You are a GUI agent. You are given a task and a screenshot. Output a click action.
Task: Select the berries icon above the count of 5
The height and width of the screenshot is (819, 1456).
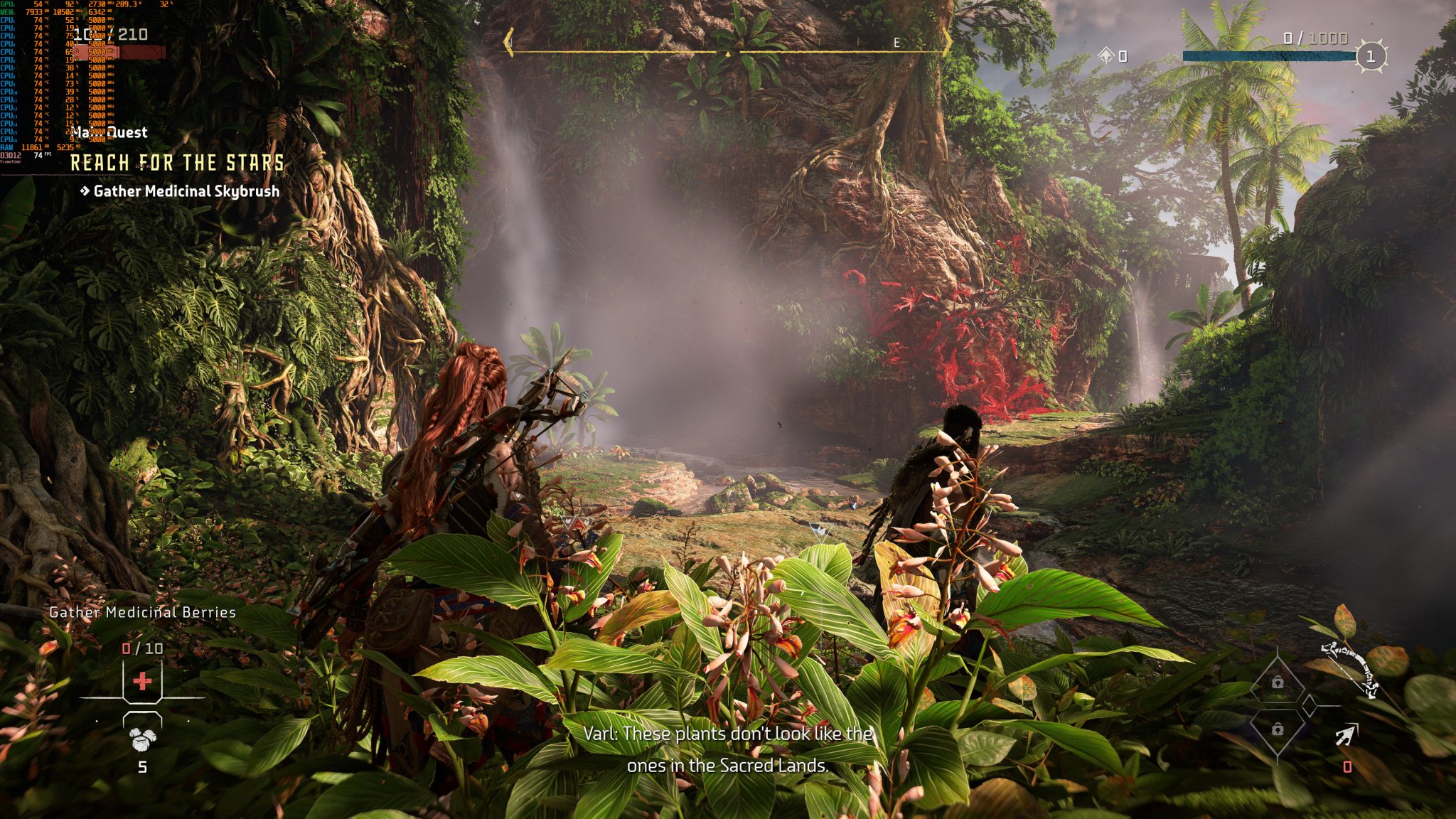[141, 739]
